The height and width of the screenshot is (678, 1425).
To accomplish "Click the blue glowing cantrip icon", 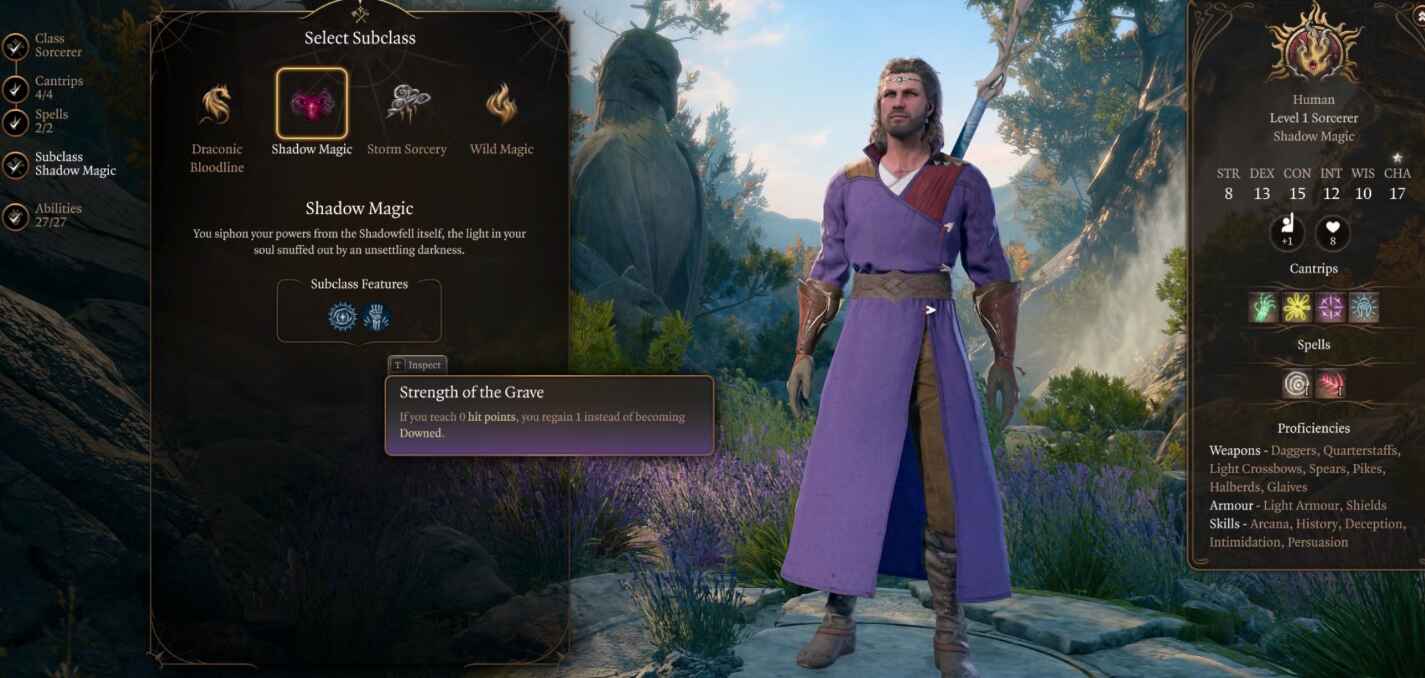I will point(1363,308).
